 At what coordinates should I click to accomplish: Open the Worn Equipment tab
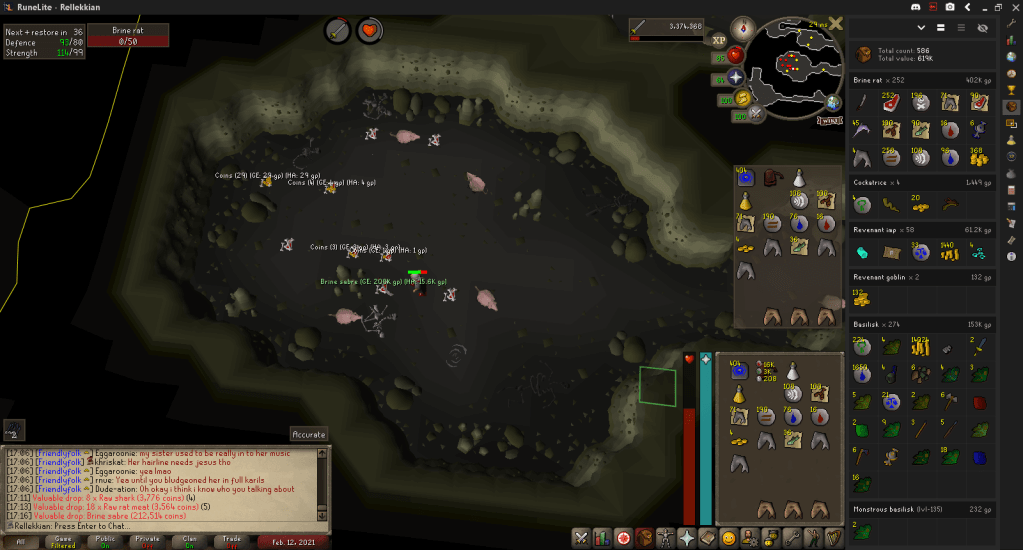pyautogui.click(x=665, y=537)
